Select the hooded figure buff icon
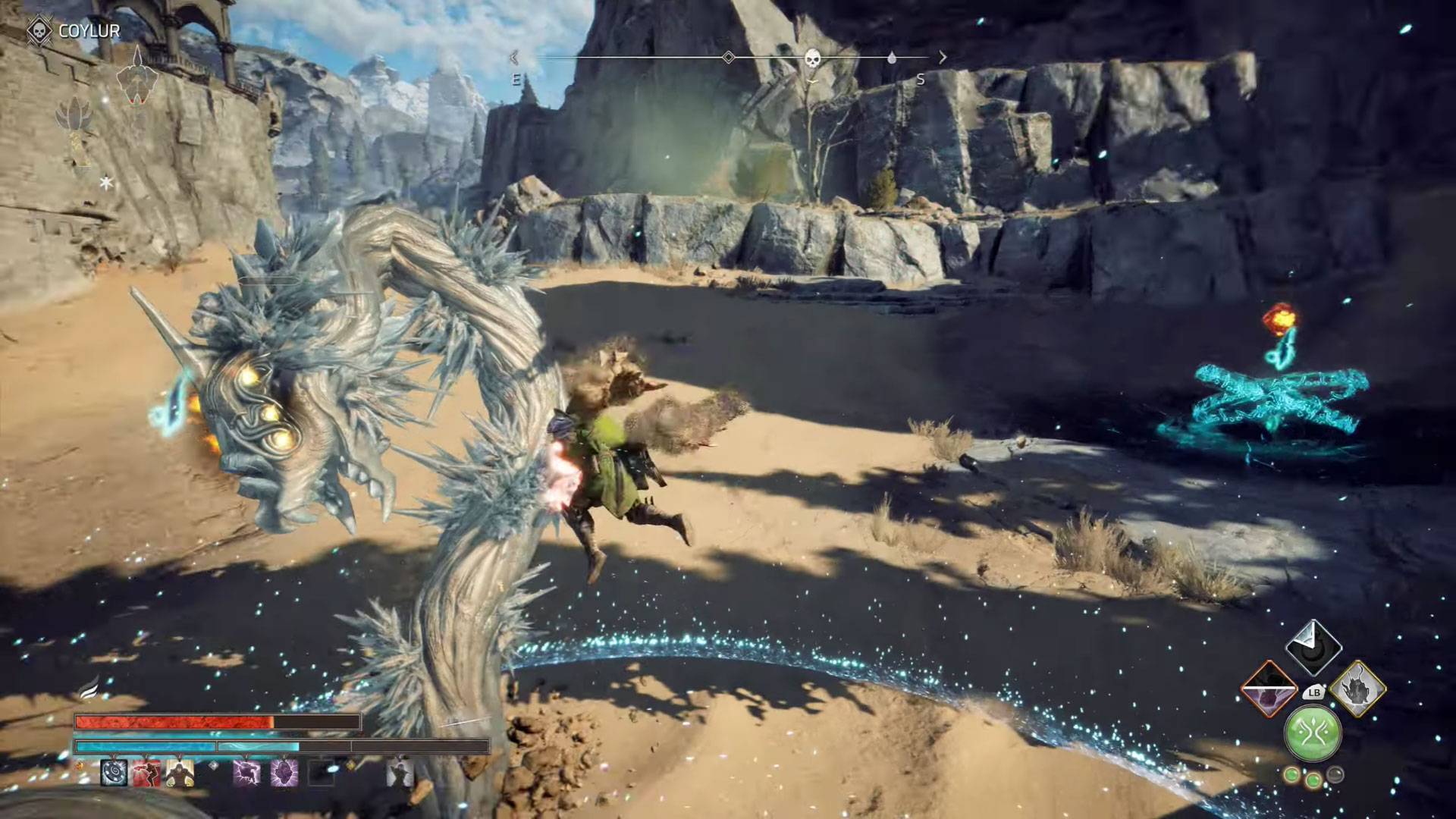This screenshot has width=1456, height=819. [180, 773]
